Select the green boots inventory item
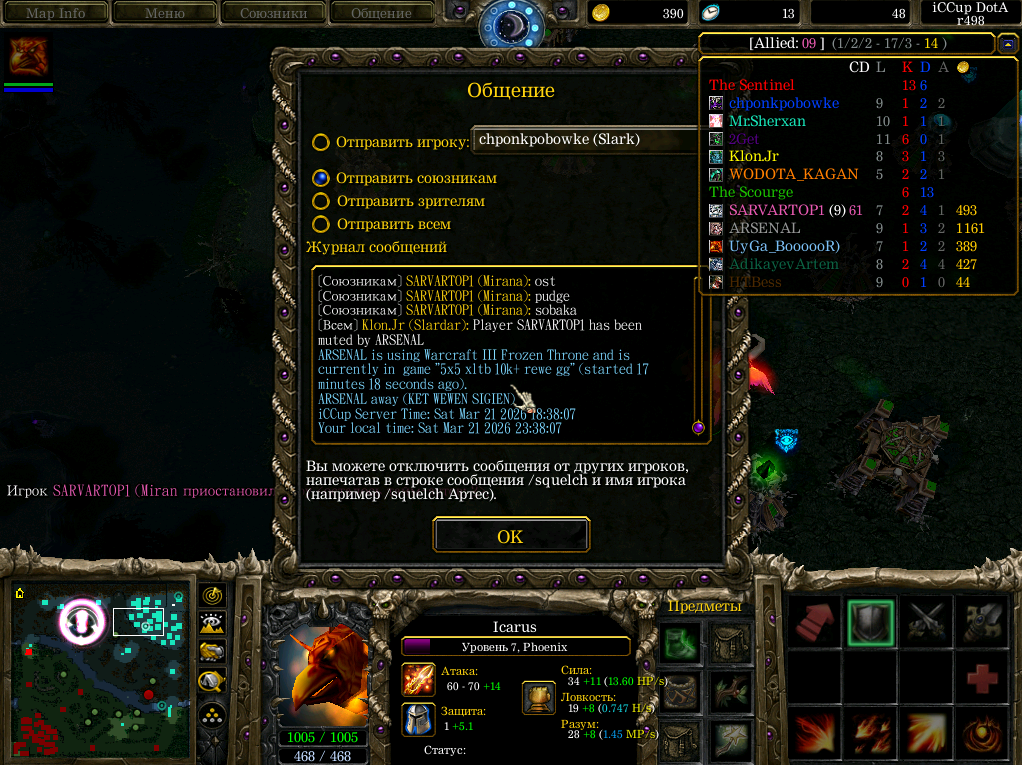Image resolution: width=1022 pixels, height=765 pixels. 680,642
